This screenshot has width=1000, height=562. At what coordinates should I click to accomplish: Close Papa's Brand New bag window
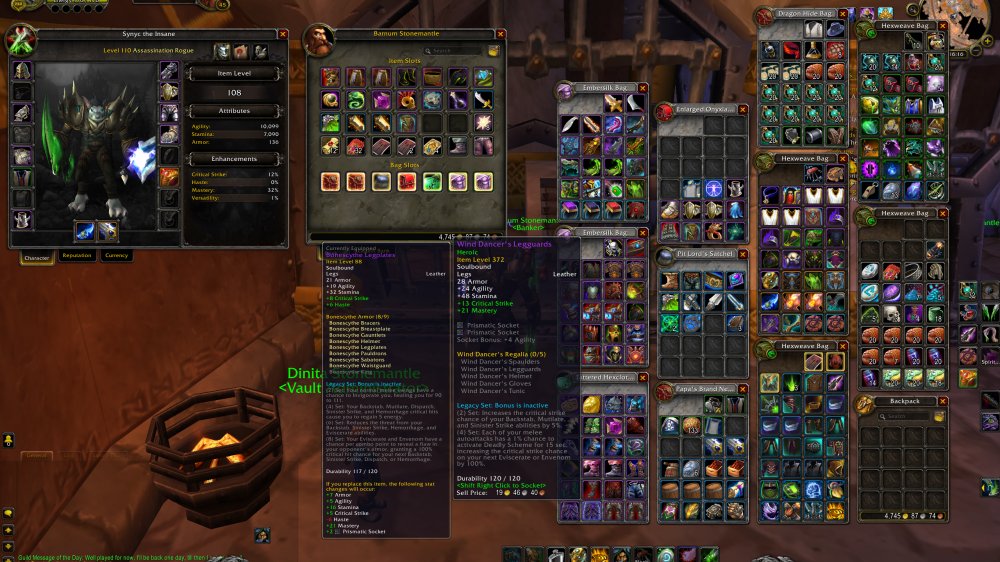tap(742, 388)
